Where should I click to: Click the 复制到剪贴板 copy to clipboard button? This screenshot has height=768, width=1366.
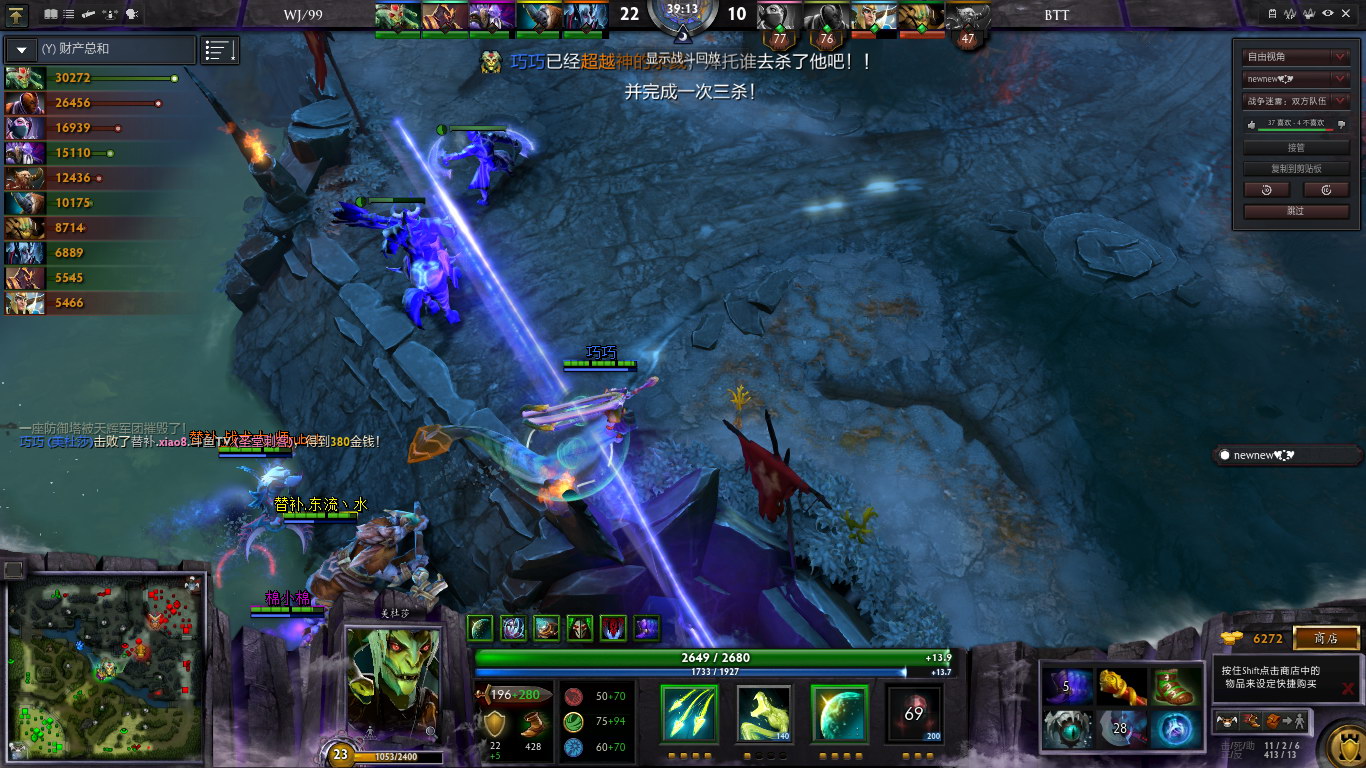click(x=1296, y=168)
